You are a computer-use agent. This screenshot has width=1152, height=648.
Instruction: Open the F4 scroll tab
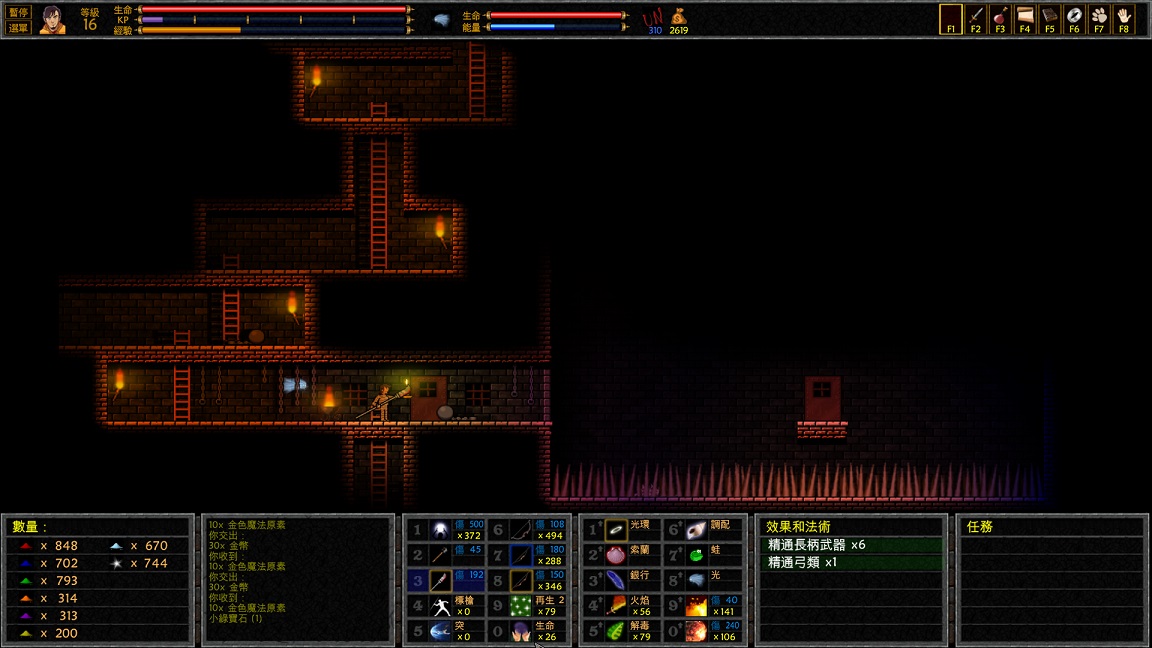[1024, 19]
